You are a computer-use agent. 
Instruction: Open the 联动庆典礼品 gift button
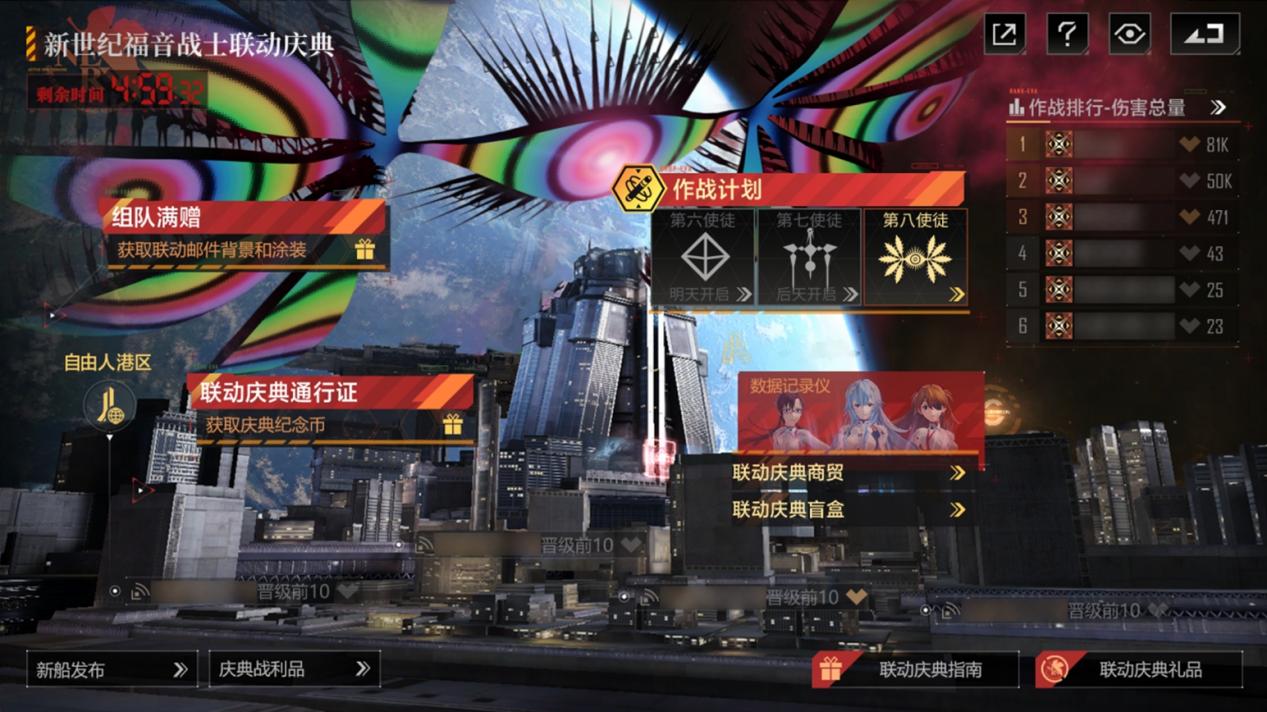click(1139, 670)
